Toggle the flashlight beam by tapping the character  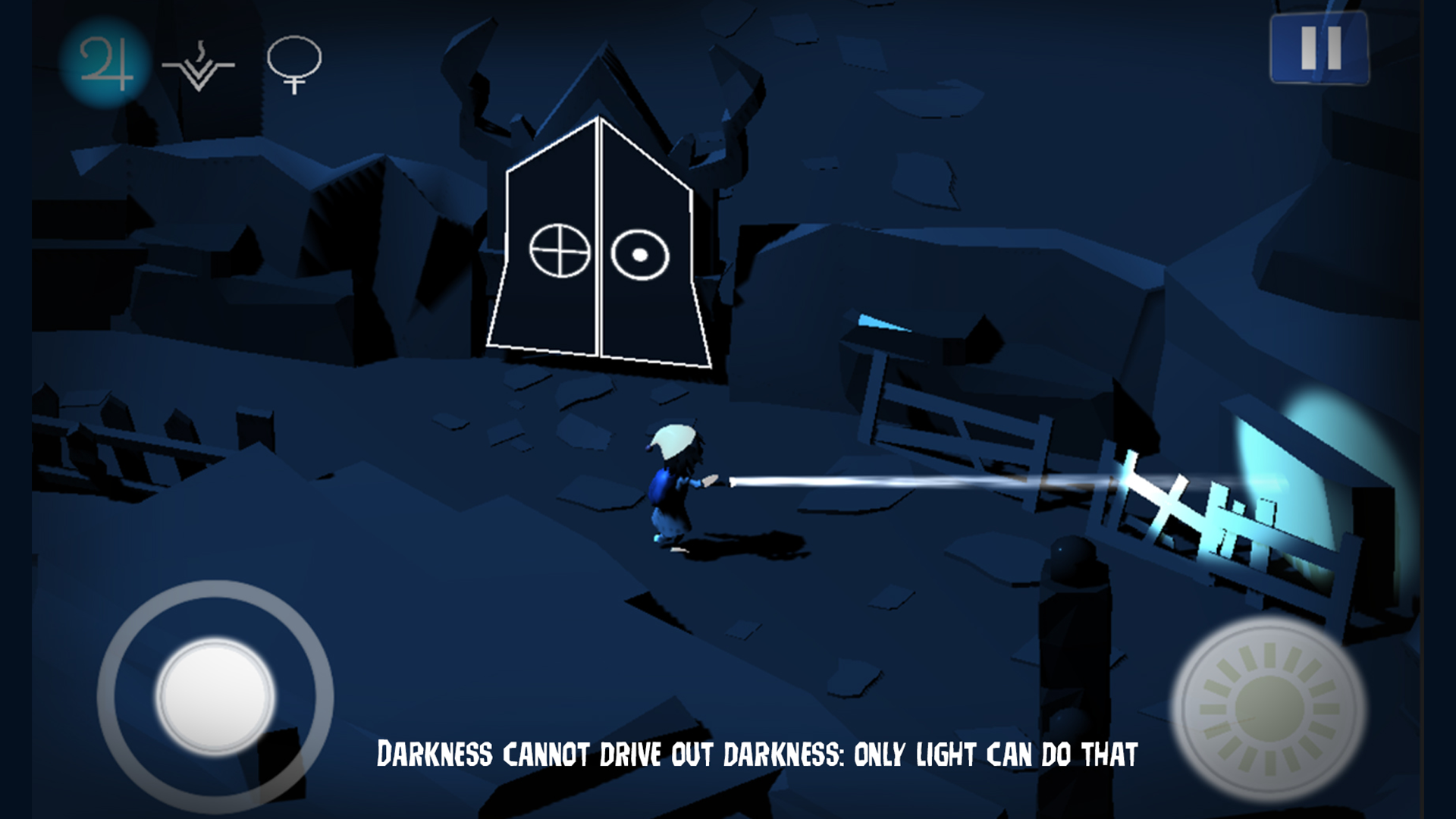pos(671,485)
